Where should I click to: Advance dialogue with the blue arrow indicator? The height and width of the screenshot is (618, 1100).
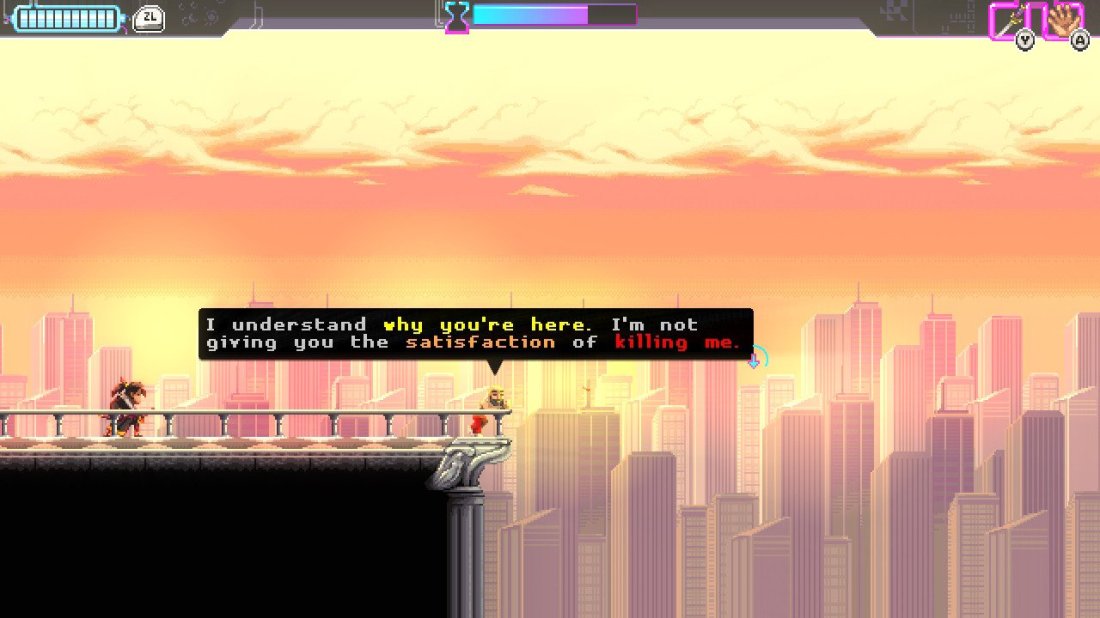coord(754,360)
